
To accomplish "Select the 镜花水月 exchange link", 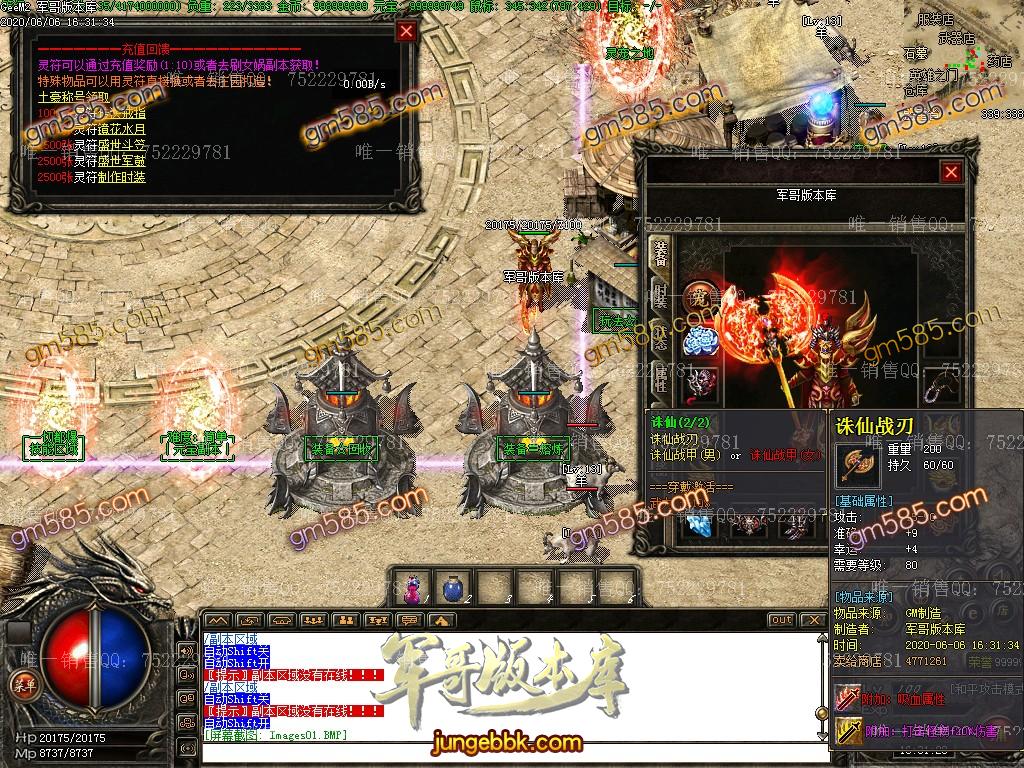I will point(123,129).
